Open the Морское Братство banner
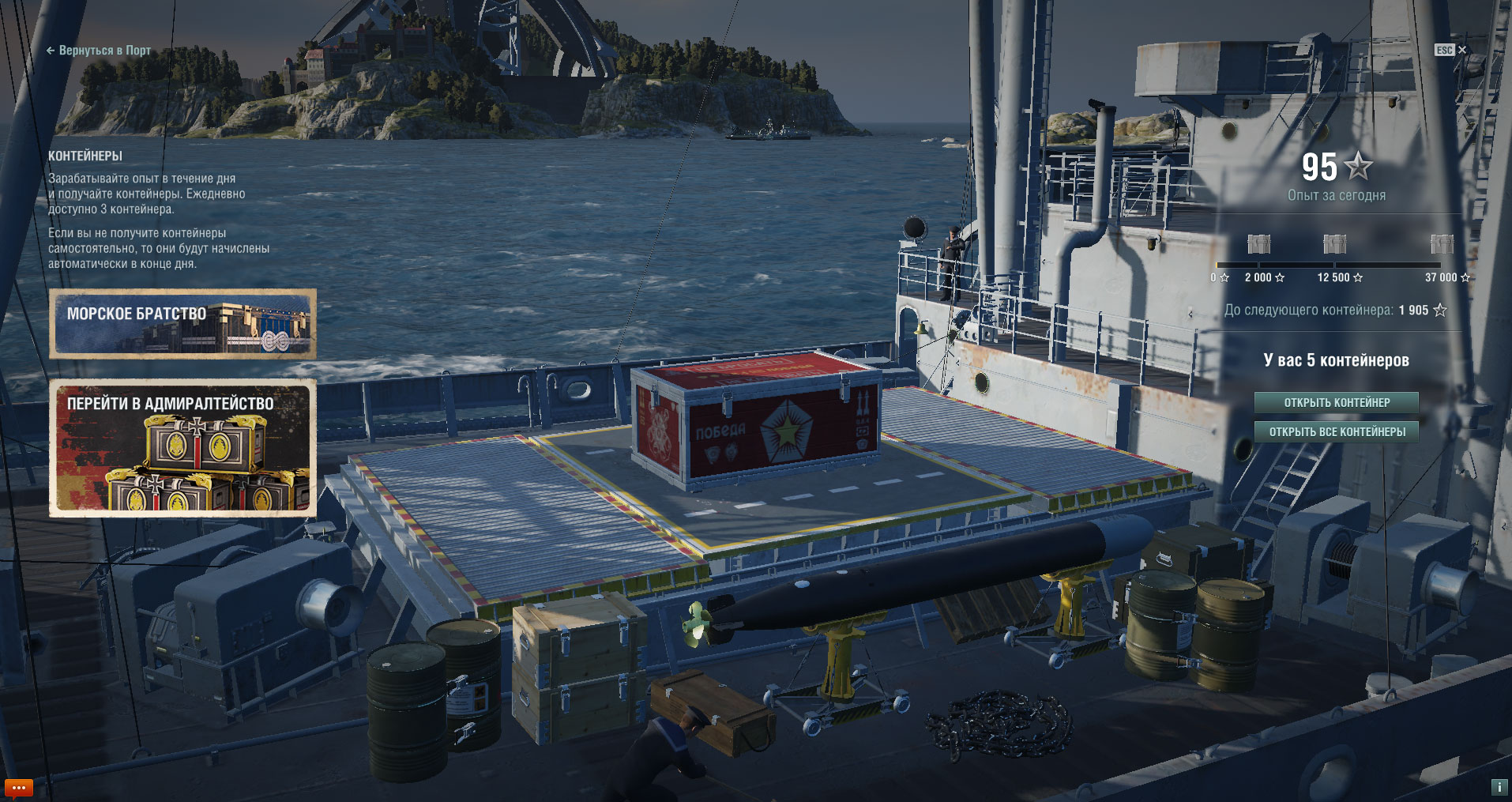The height and width of the screenshot is (802, 1512). coord(182,324)
